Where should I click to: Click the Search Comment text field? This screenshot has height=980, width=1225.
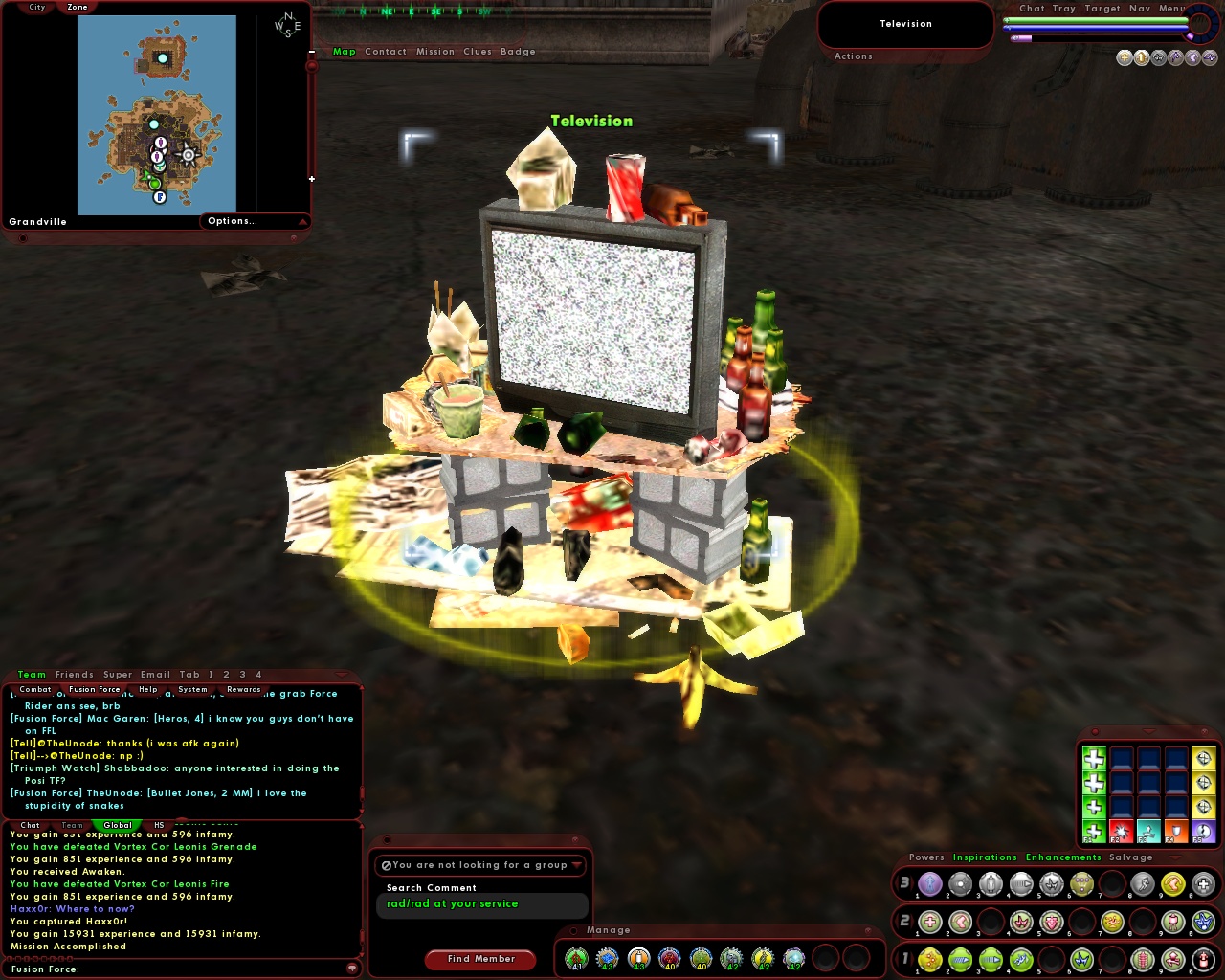pyautogui.click(x=481, y=905)
